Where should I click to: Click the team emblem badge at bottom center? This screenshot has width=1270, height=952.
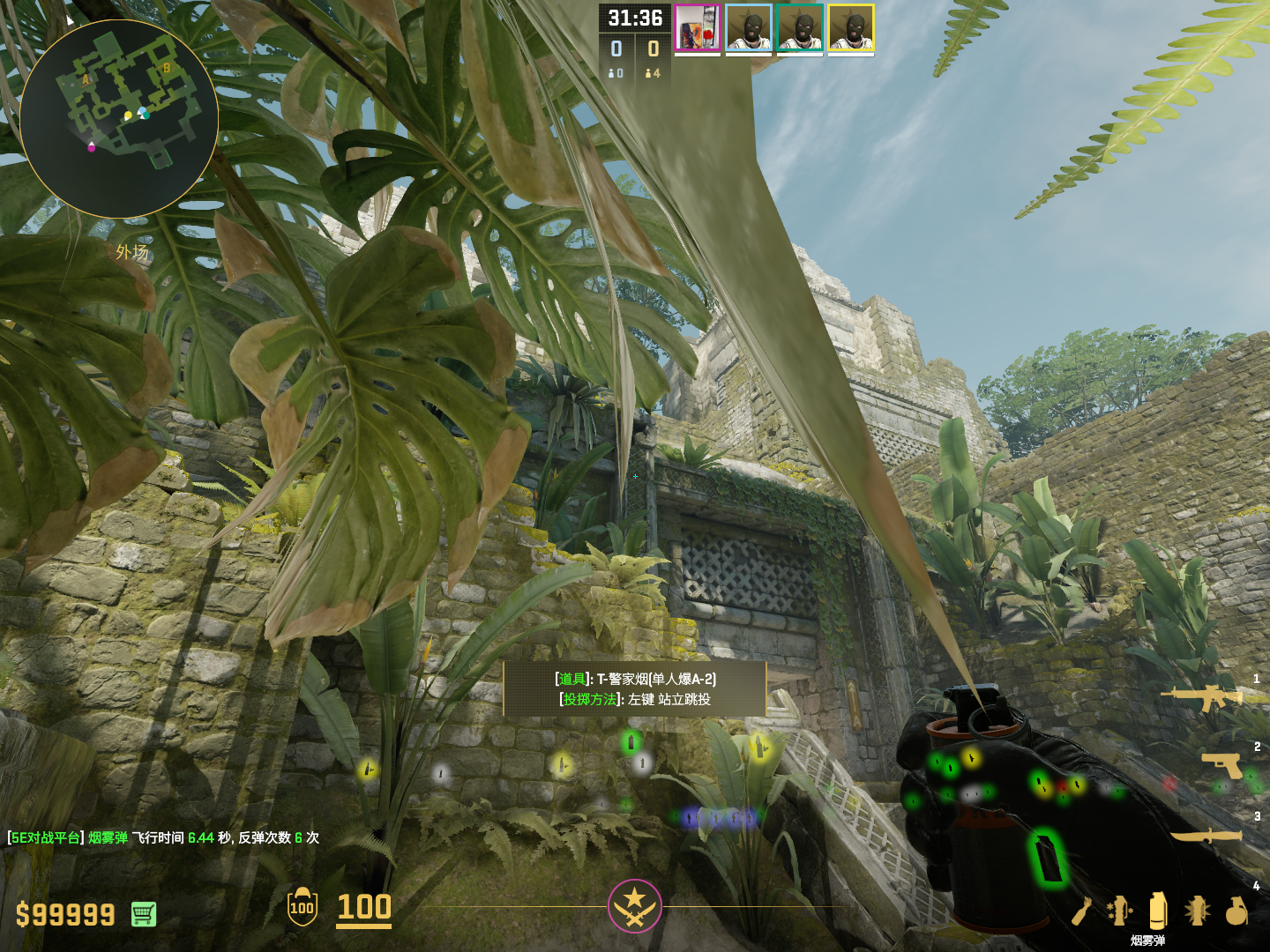tap(634, 905)
